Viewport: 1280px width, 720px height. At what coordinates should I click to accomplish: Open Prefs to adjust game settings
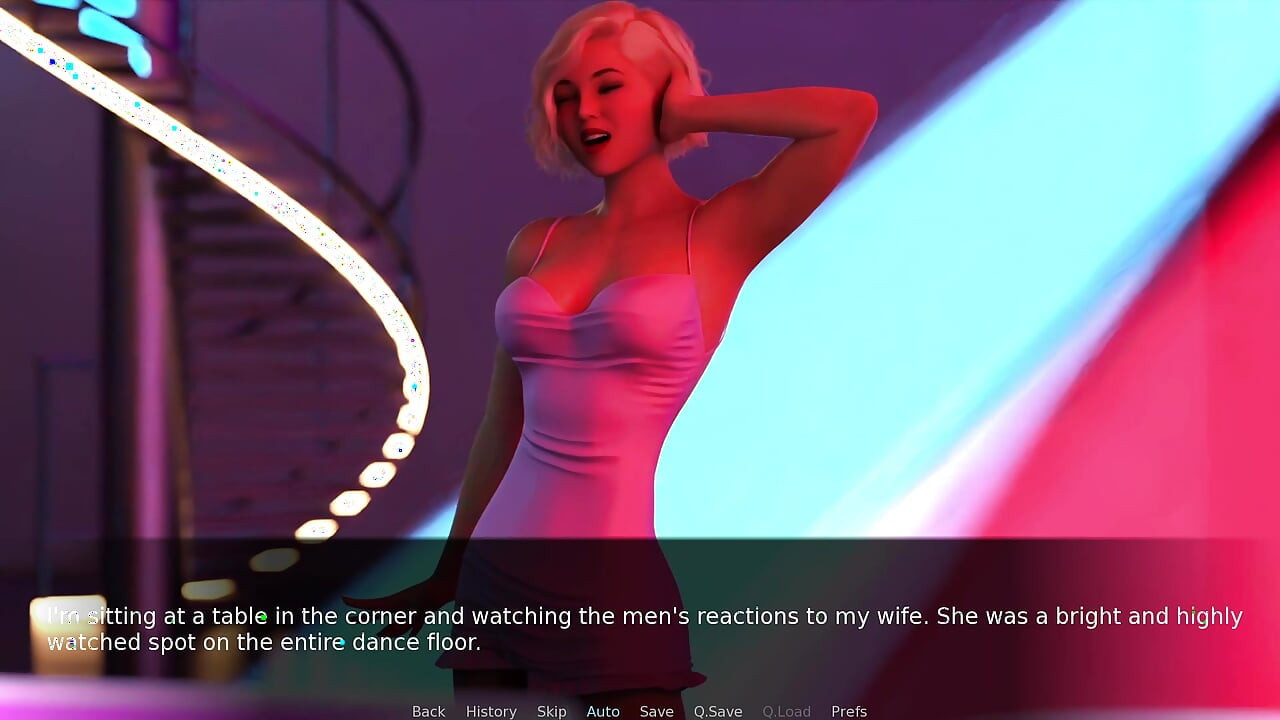click(x=849, y=711)
